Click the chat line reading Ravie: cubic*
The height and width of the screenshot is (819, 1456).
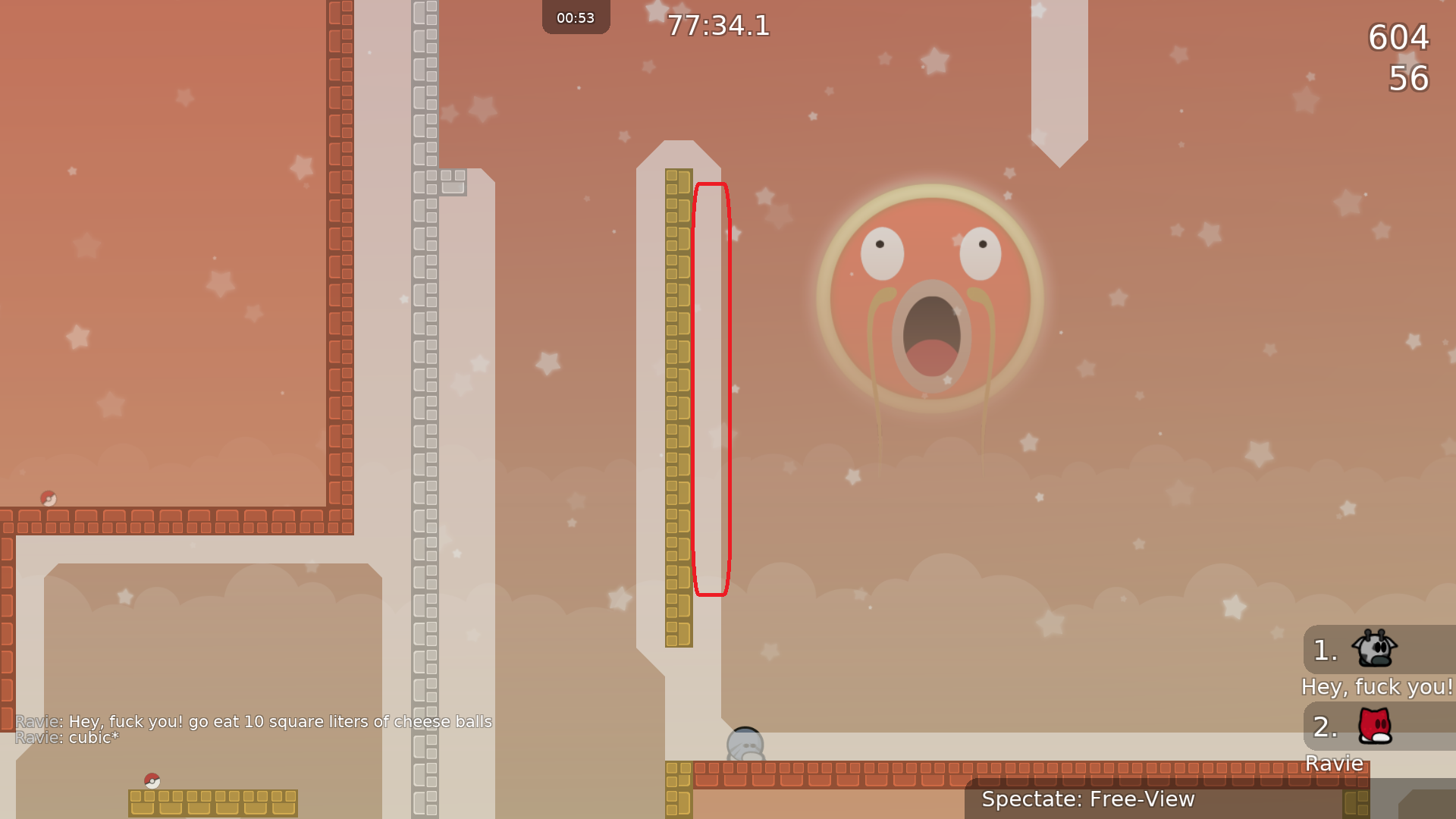67,736
